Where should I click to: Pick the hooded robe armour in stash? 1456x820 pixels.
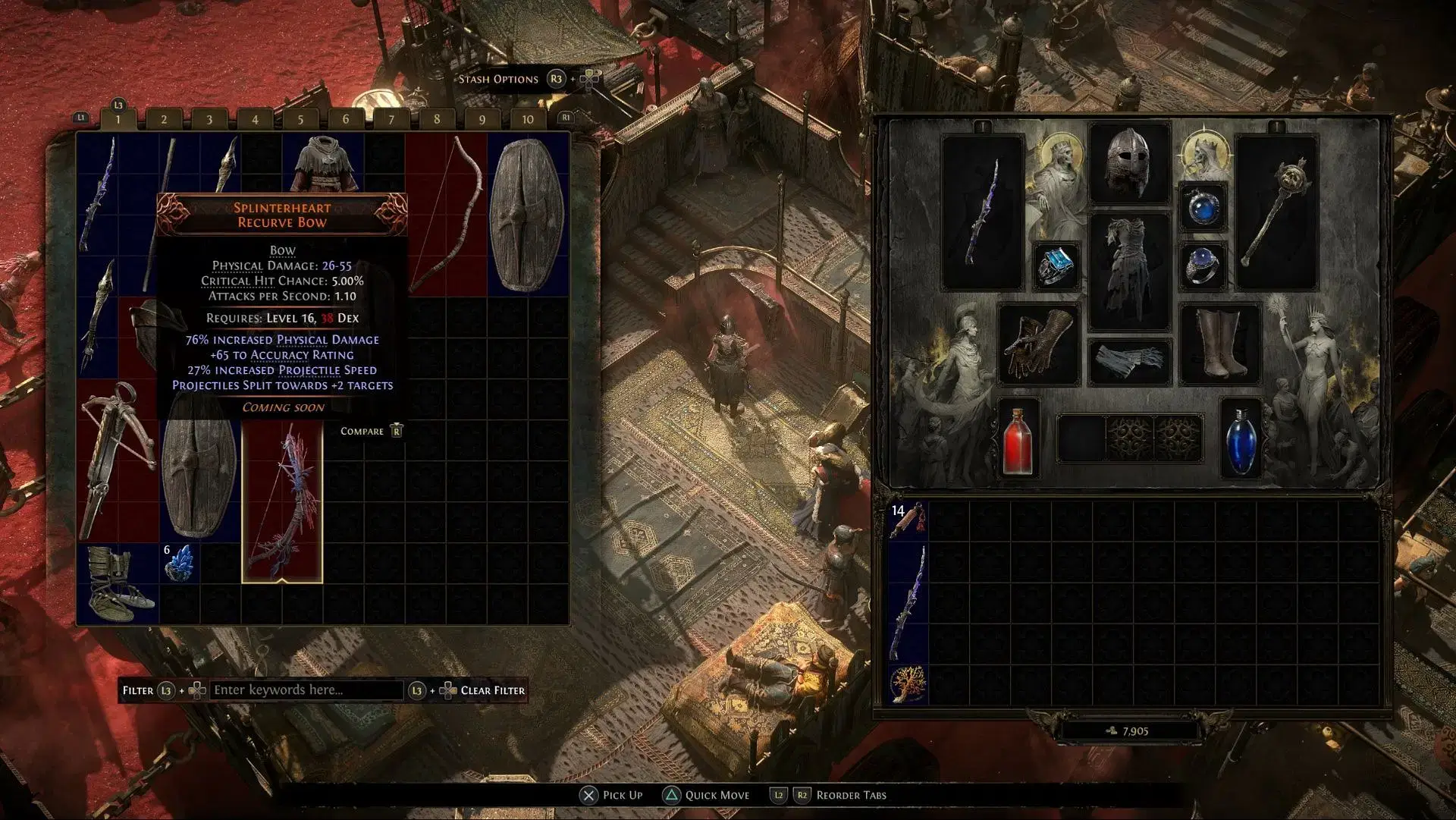pos(324,163)
